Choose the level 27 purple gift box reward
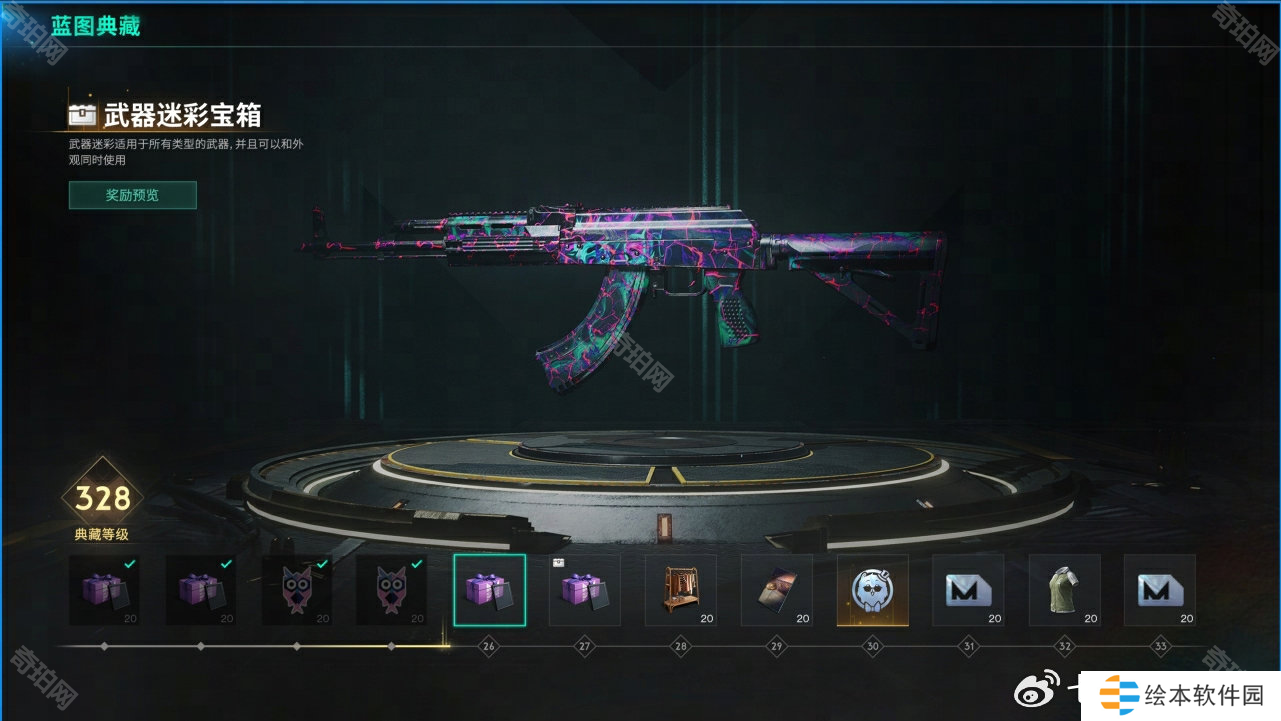 pos(585,590)
